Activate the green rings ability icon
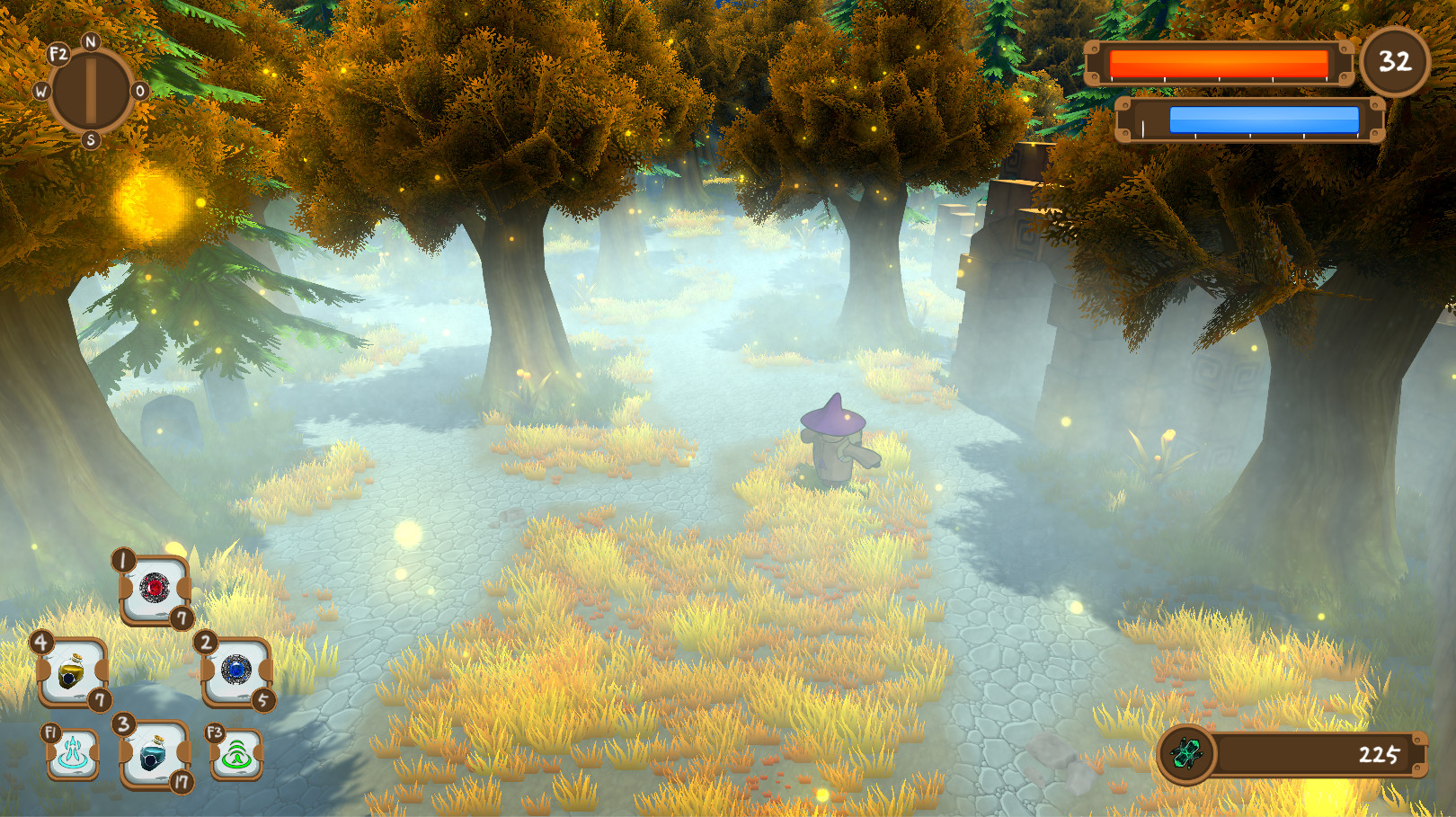 (x=235, y=753)
